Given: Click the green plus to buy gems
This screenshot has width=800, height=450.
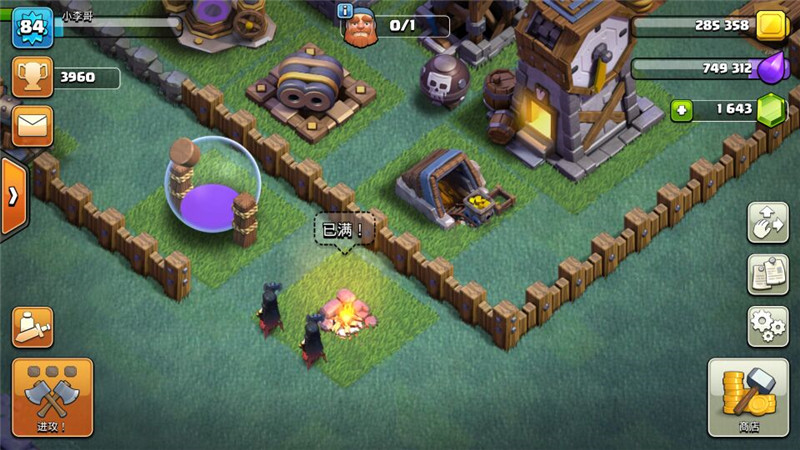Looking at the screenshot, I should pyautogui.click(x=683, y=110).
